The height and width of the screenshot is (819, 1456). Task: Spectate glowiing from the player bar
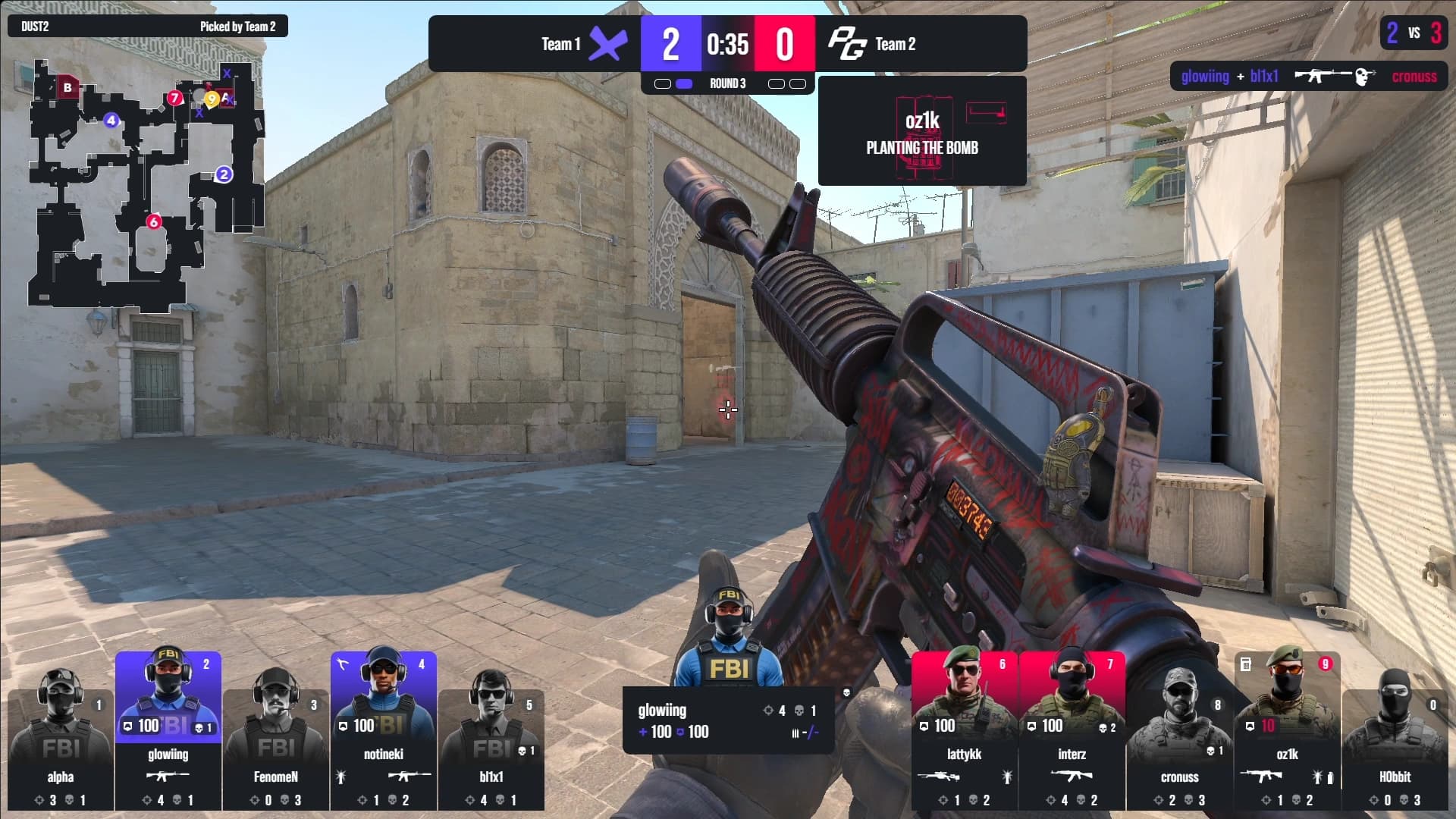[x=168, y=732]
